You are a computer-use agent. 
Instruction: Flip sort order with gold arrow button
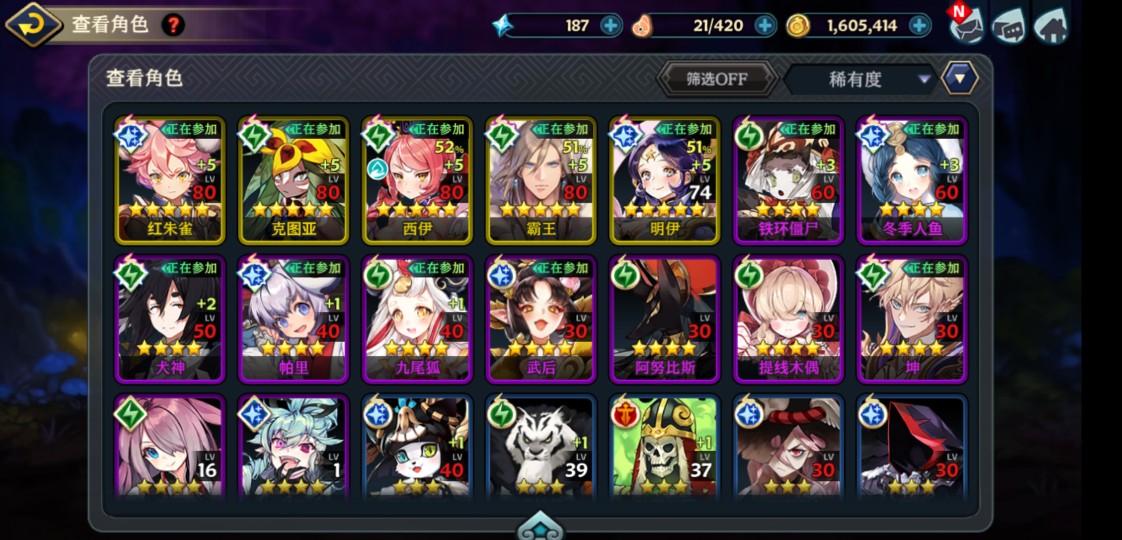[x=959, y=78]
